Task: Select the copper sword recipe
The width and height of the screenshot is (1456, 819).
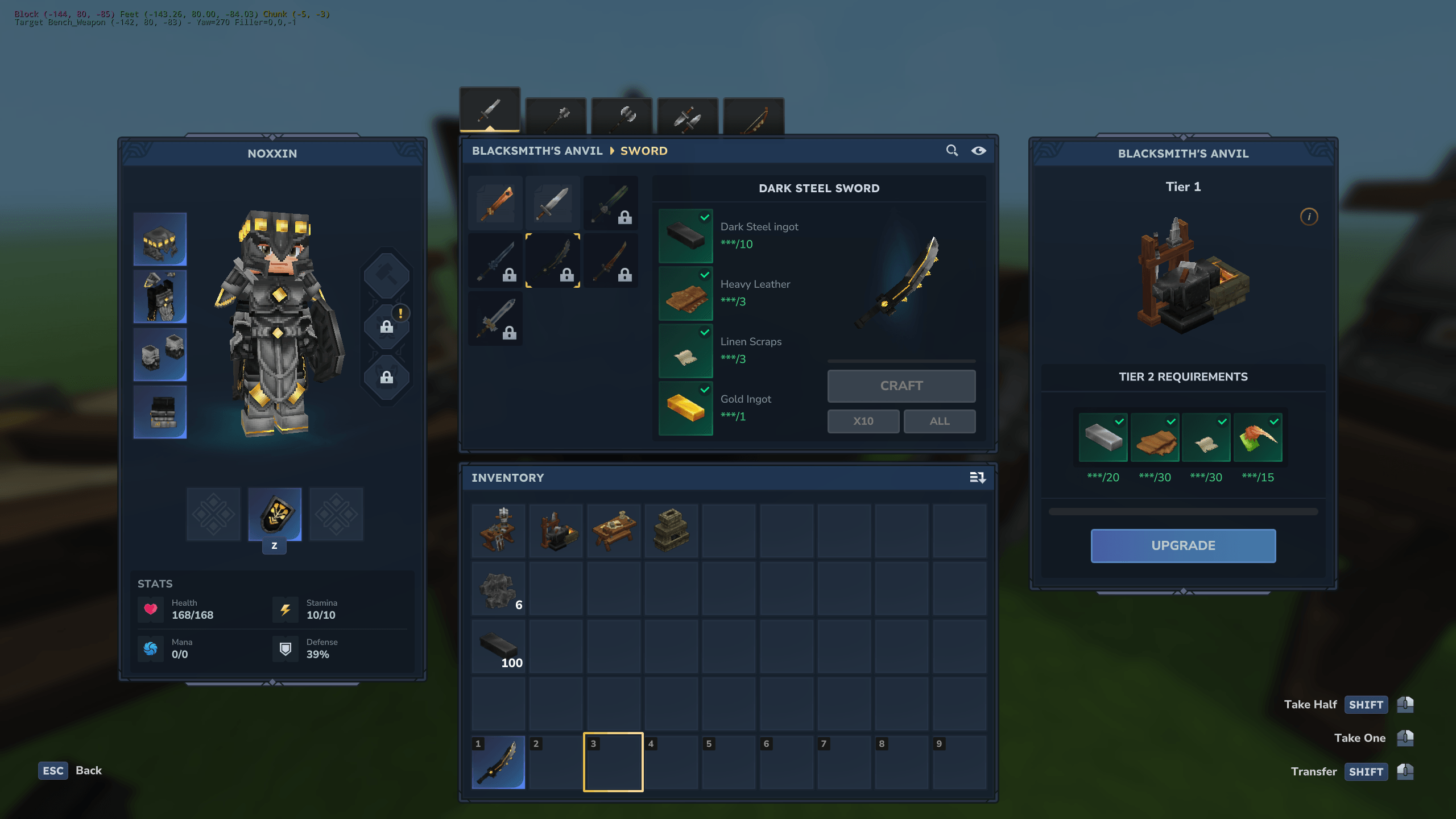Action: pyautogui.click(x=495, y=202)
